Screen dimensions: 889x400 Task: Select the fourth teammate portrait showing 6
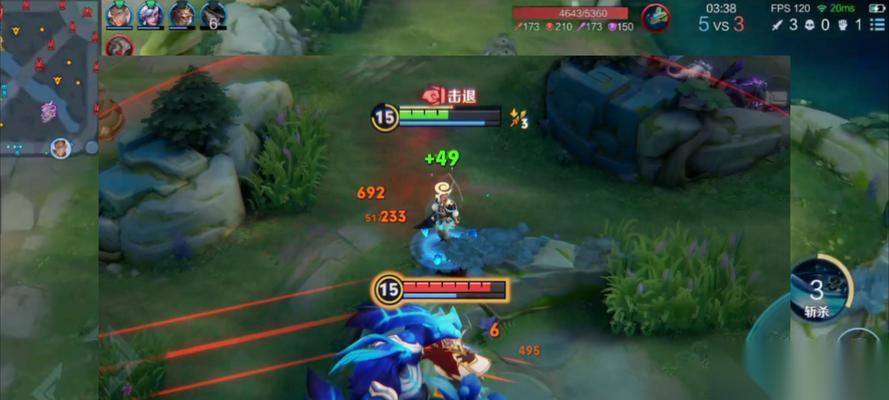click(x=213, y=15)
